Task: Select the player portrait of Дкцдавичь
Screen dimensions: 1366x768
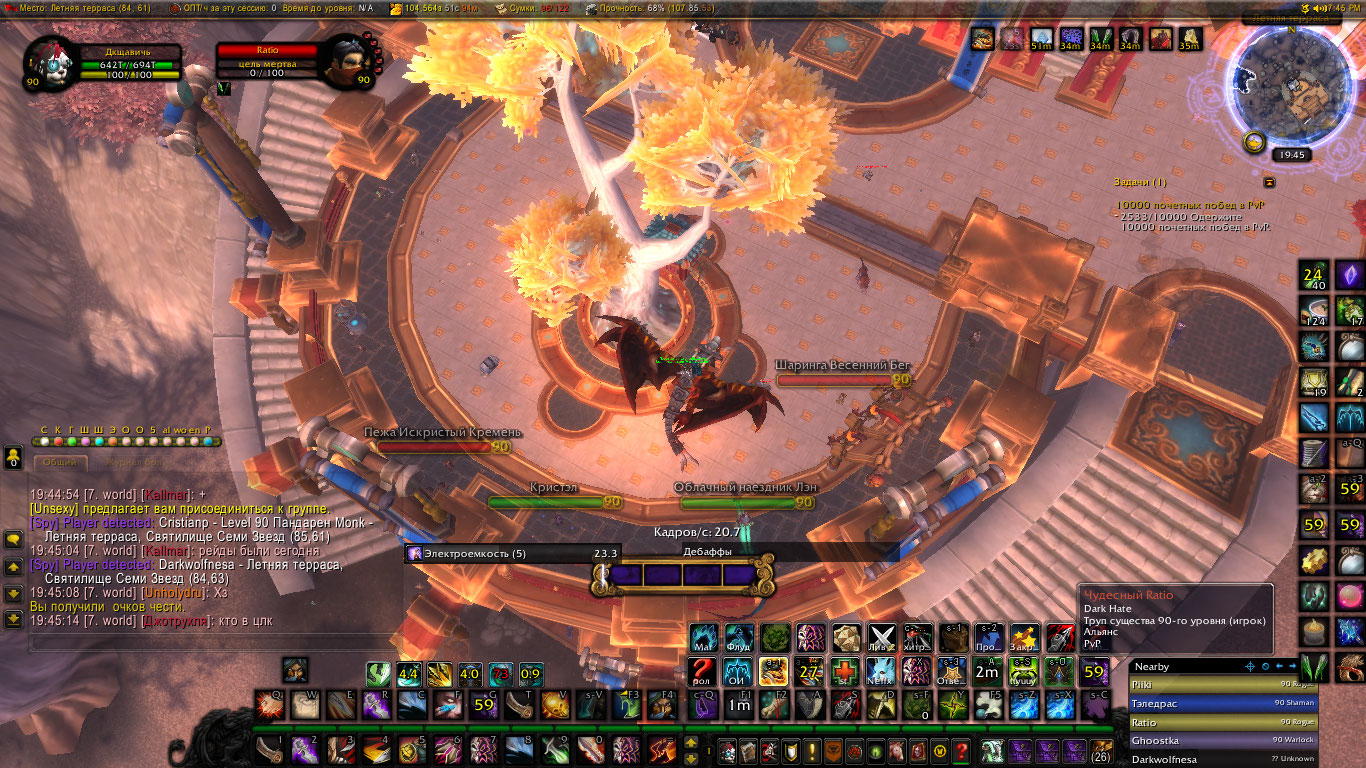Action: click(51, 59)
